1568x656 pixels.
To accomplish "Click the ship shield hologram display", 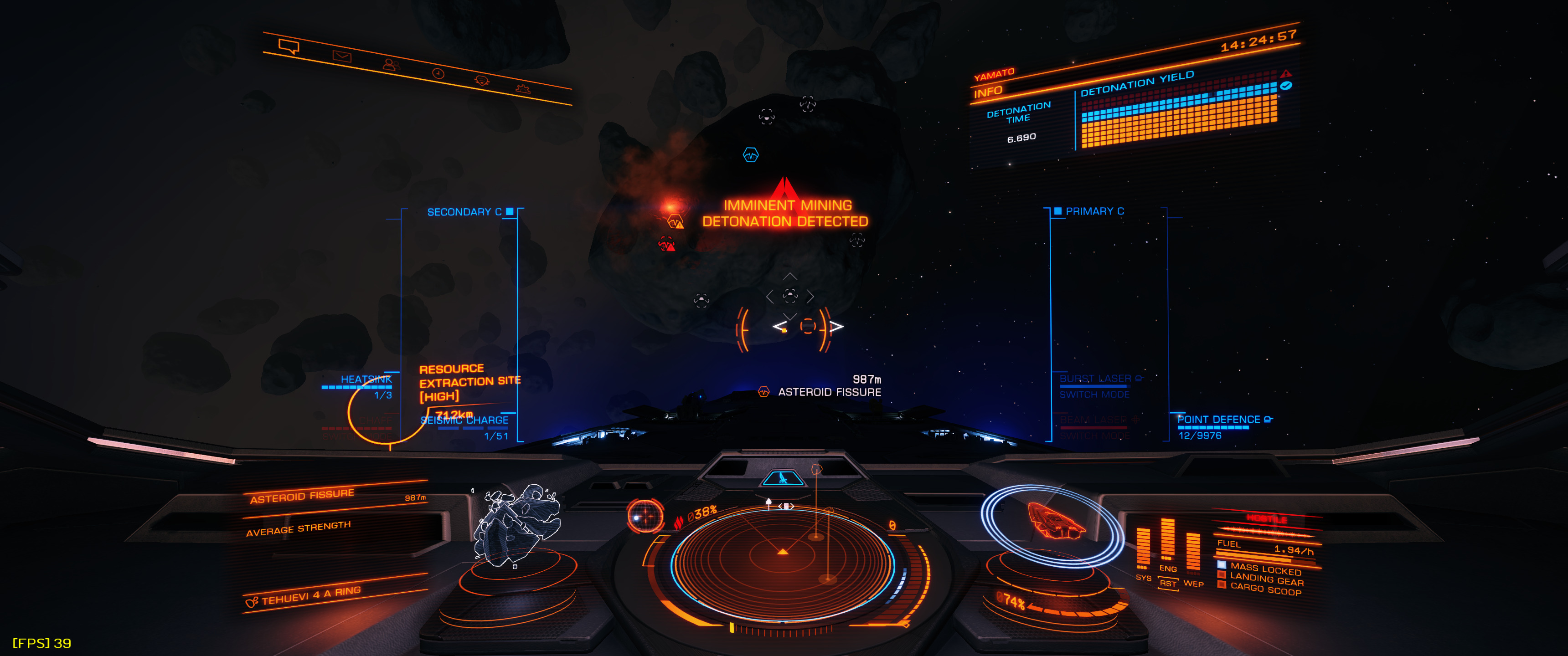I will pyautogui.click(x=1053, y=523).
